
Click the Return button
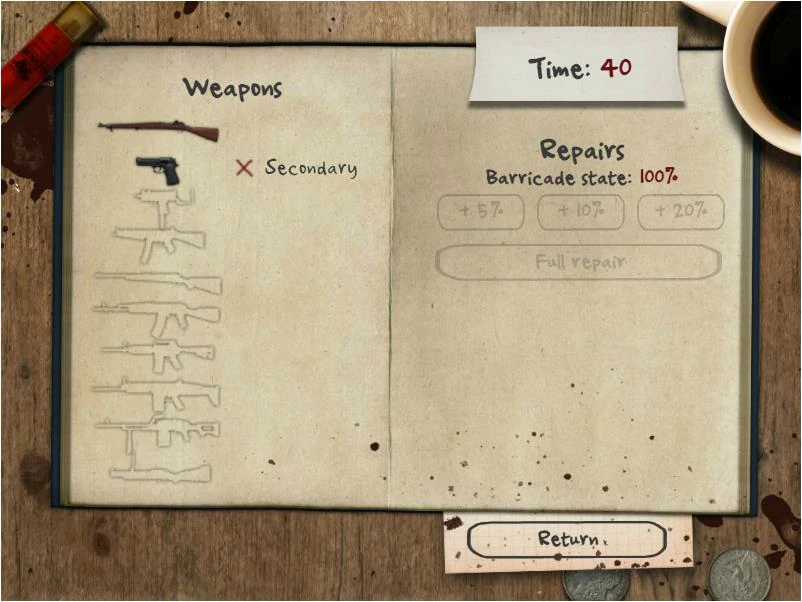567,539
